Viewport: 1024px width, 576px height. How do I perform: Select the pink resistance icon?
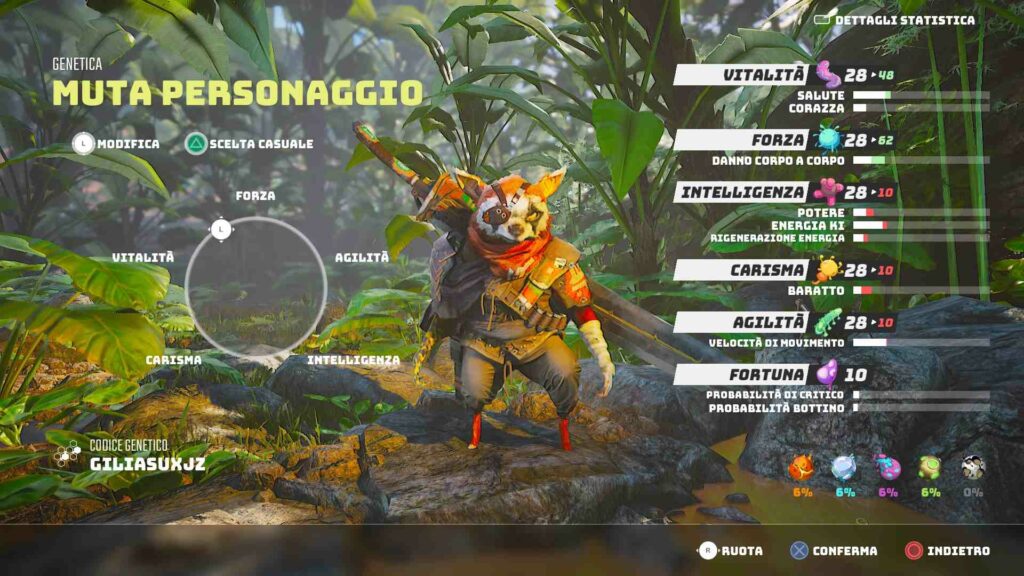coord(888,468)
